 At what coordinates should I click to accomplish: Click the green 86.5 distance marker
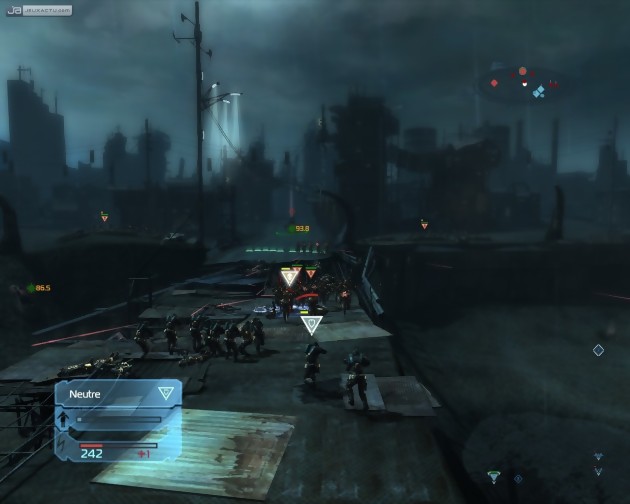[39, 288]
